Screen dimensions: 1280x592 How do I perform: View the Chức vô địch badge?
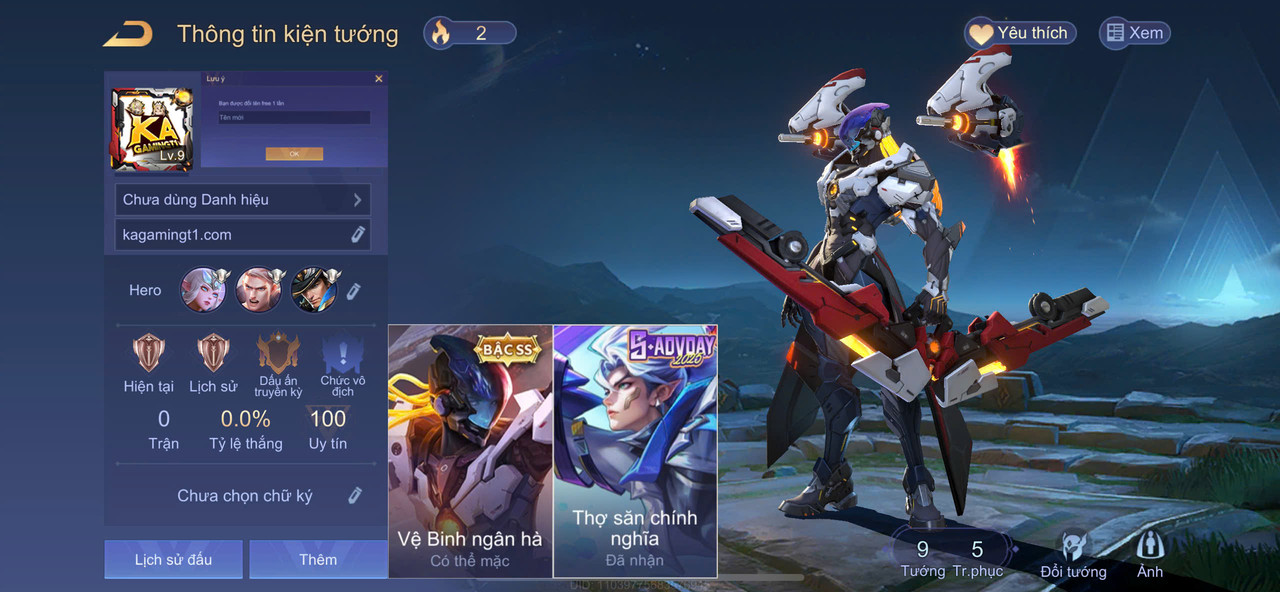342,364
